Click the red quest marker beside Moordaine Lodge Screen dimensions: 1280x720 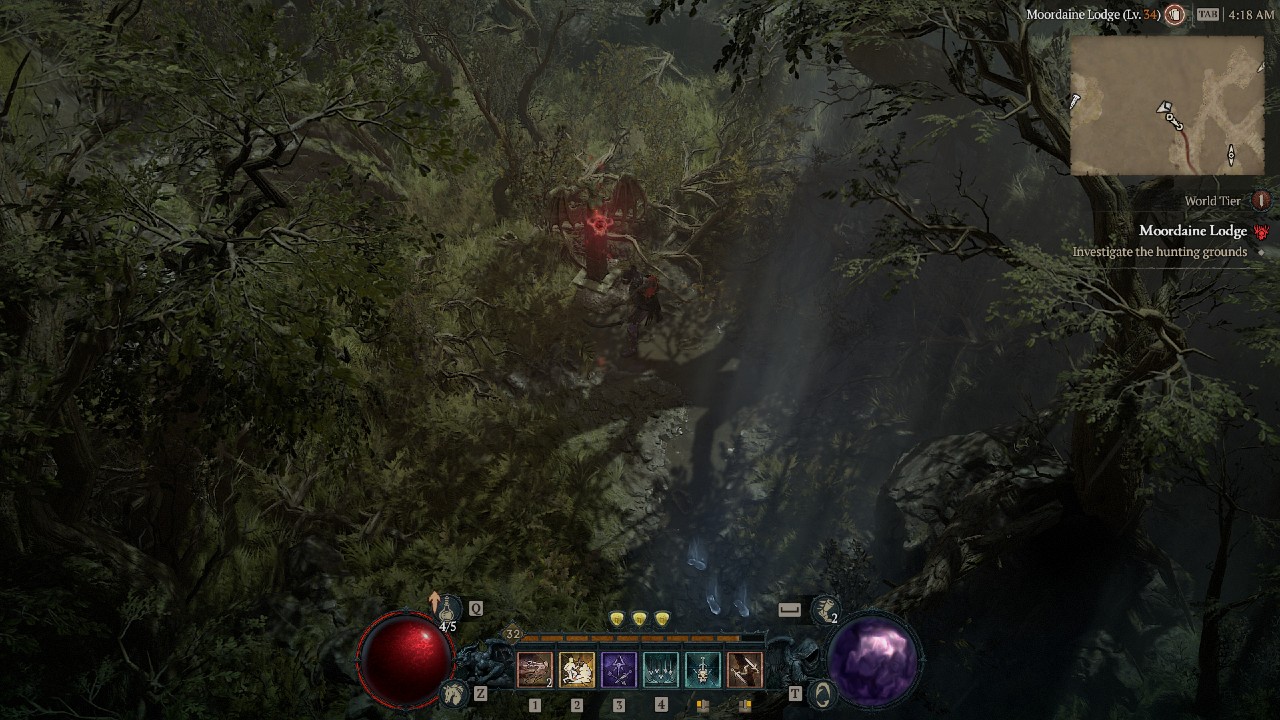[x=1260, y=232]
